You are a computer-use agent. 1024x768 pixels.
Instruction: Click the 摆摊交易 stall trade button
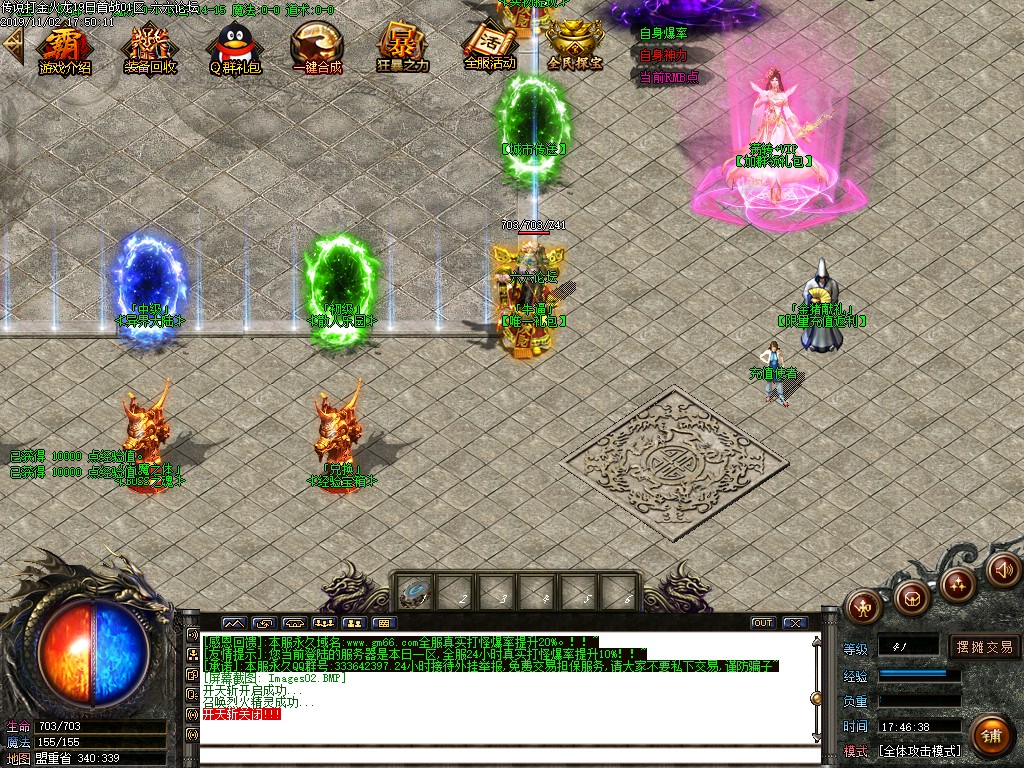pos(984,647)
